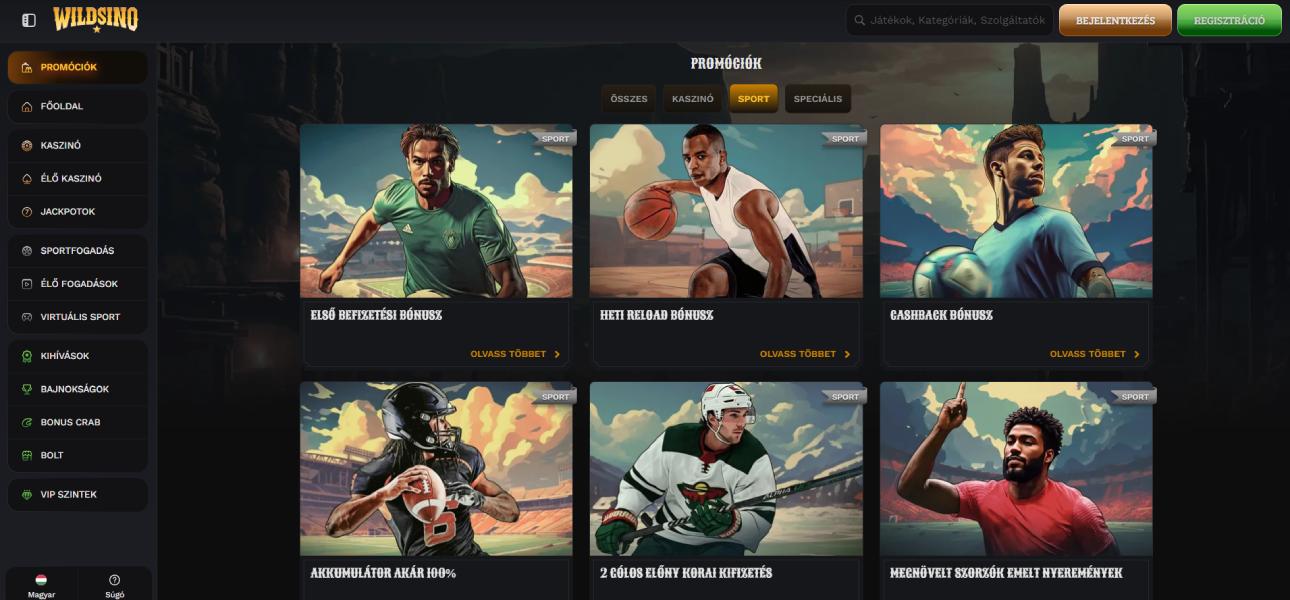This screenshot has height=600, width=1290.
Task: Show VIP Szintek page
Action: click(77, 494)
